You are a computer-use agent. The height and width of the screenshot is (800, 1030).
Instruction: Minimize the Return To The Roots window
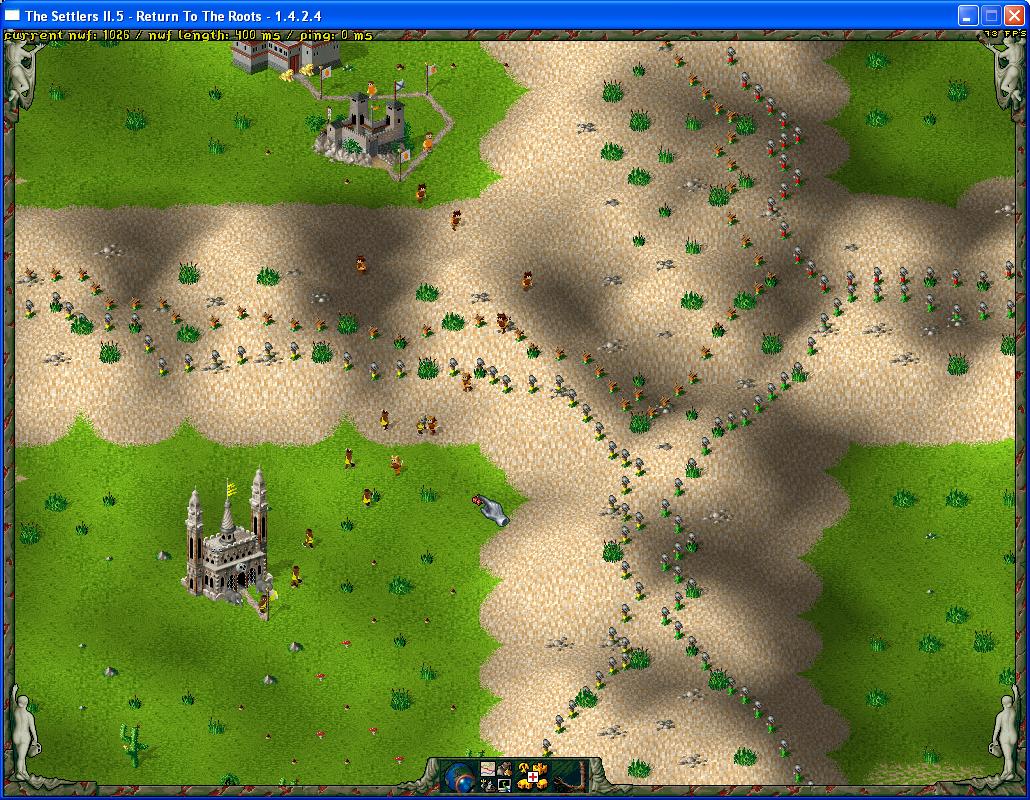pos(967,15)
